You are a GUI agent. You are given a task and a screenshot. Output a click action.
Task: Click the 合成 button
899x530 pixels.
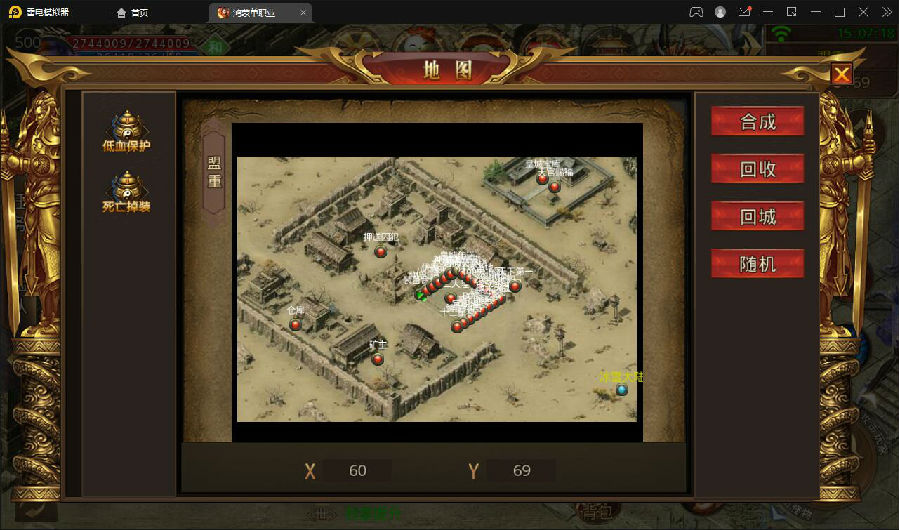pyautogui.click(x=757, y=121)
